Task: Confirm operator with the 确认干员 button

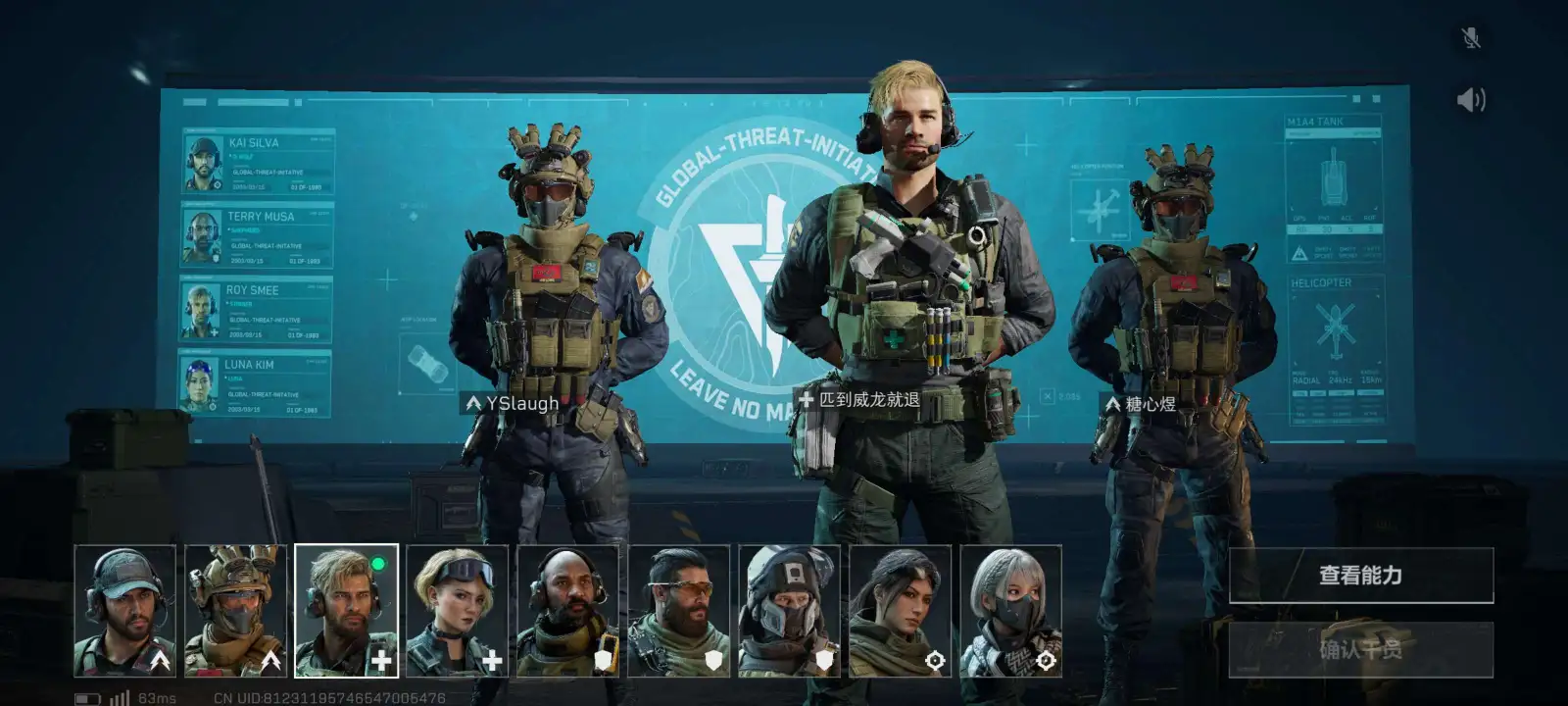Action: (x=1360, y=649)
